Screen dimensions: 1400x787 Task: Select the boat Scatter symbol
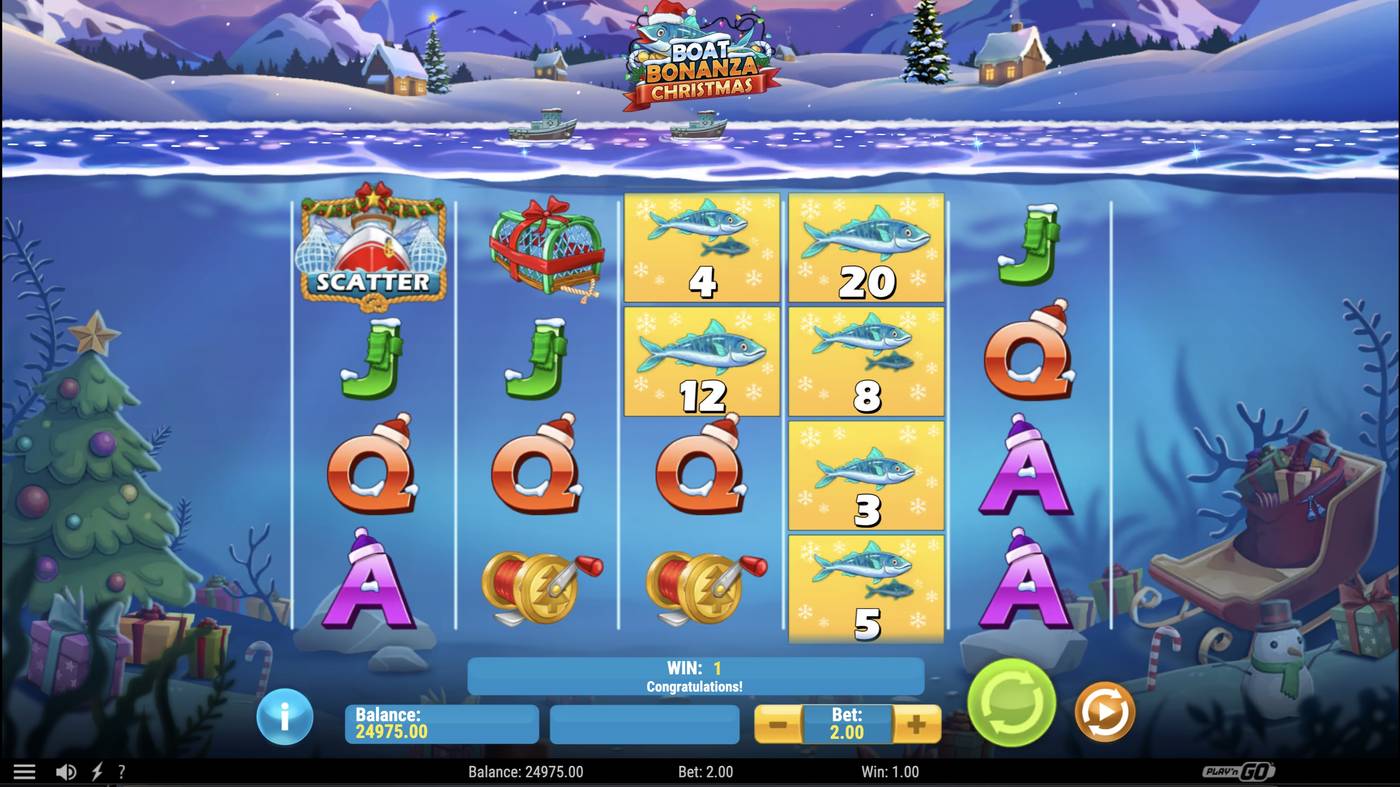point(370,248)
